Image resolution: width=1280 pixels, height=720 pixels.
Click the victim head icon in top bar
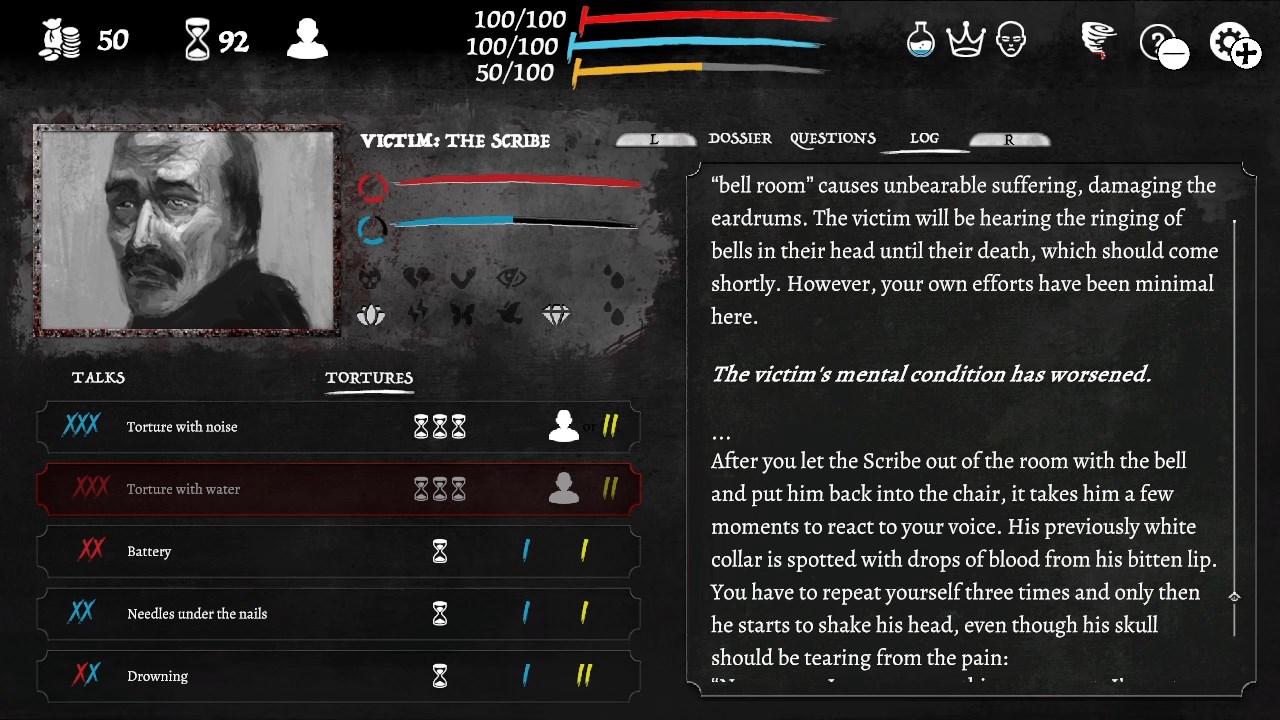point(1011,40)
